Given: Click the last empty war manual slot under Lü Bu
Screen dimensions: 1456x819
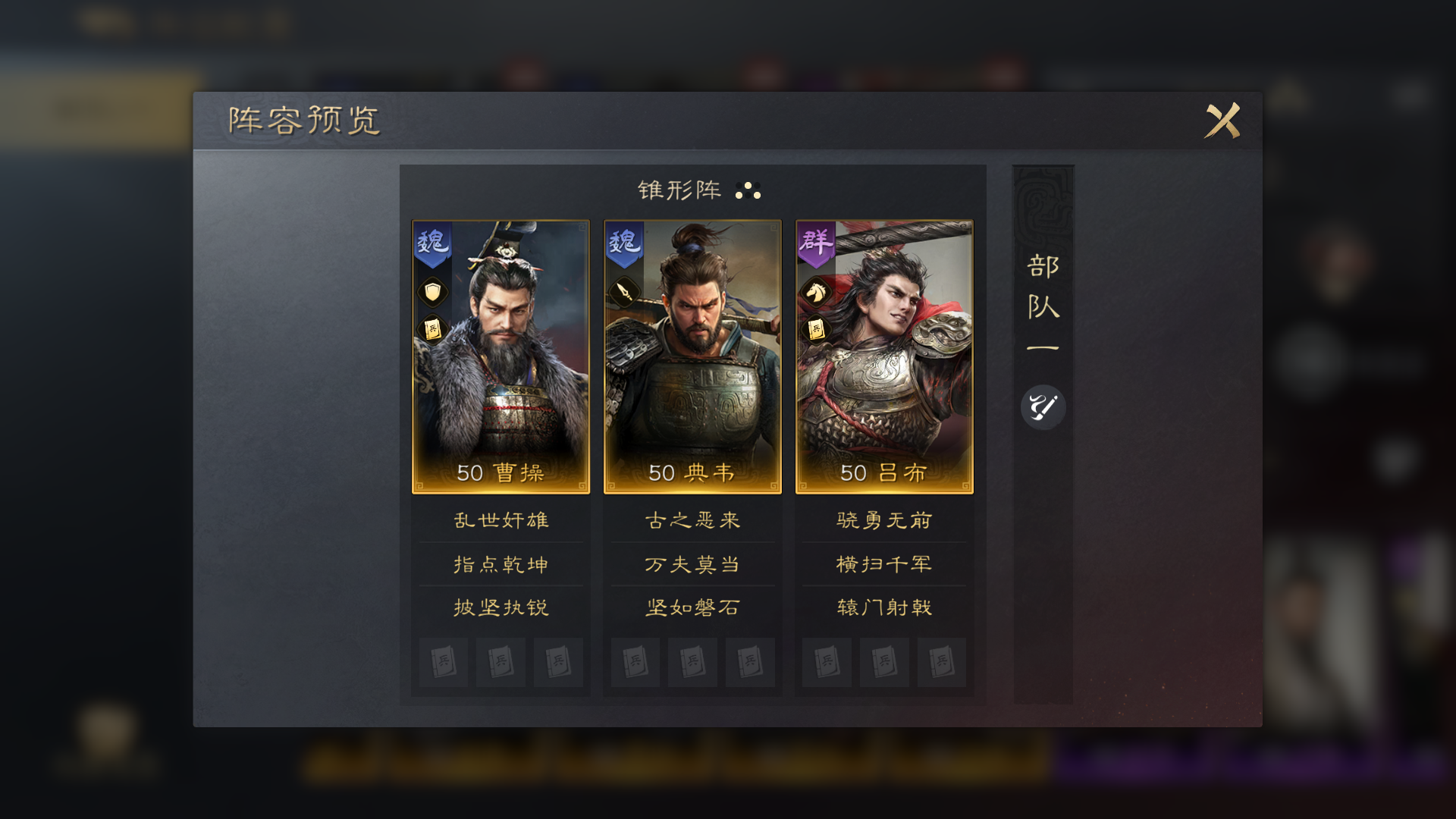Looking at the screenshot, I should [x=942, y=662].
